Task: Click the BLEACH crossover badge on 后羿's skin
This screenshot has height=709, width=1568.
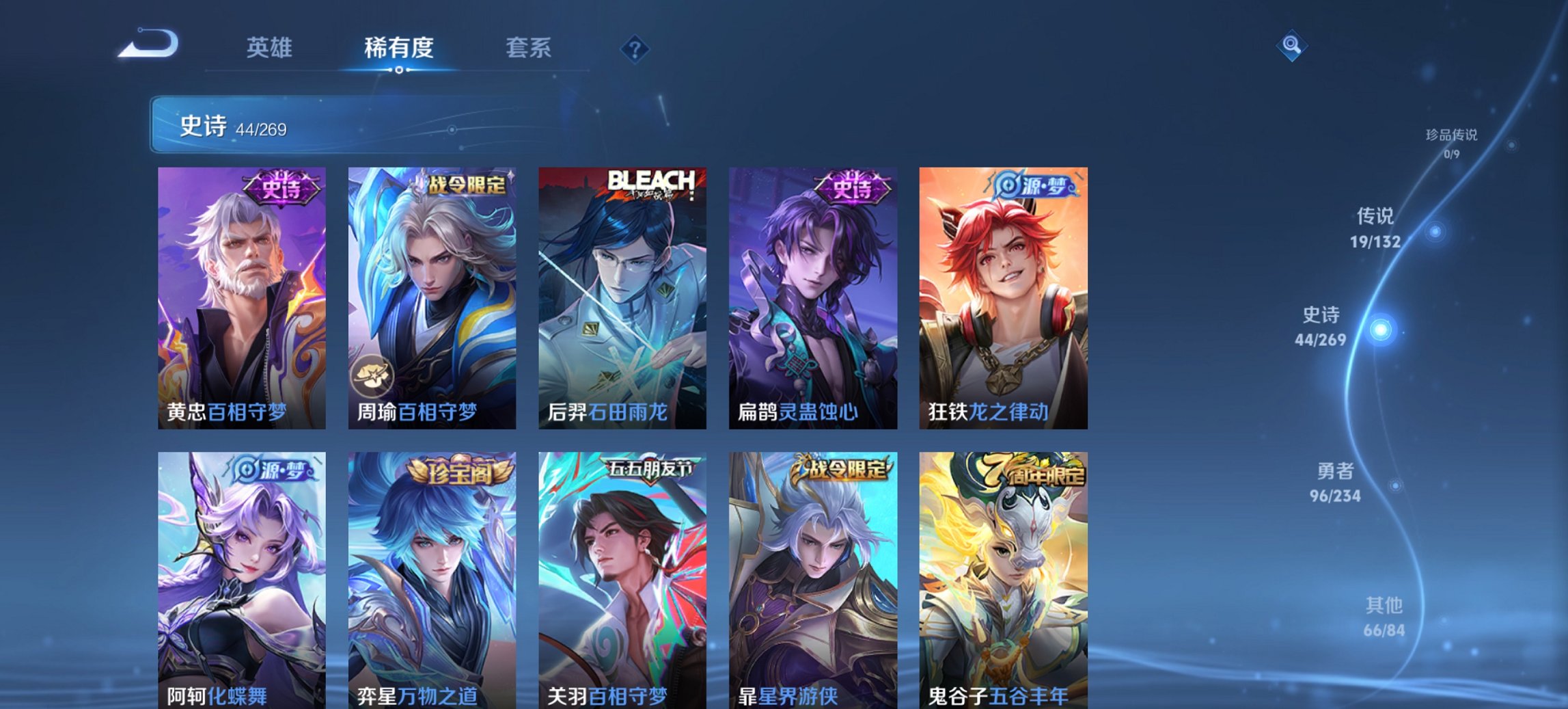Action: [x=652, y=183]
